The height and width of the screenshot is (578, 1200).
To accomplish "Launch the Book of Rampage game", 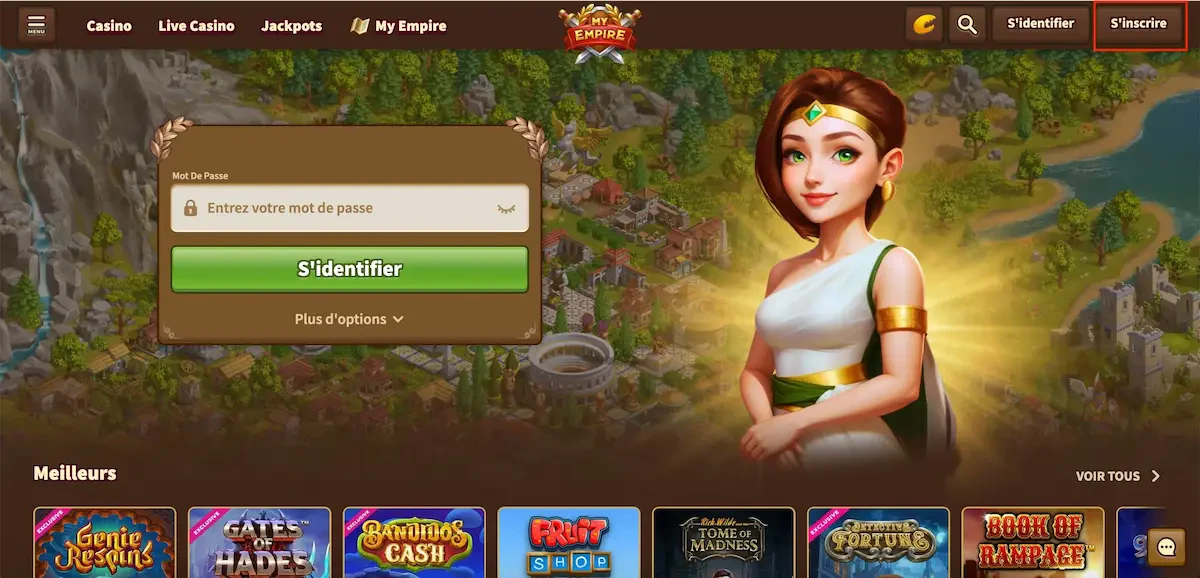I will pyautogui.click(x=1033, y=543).
